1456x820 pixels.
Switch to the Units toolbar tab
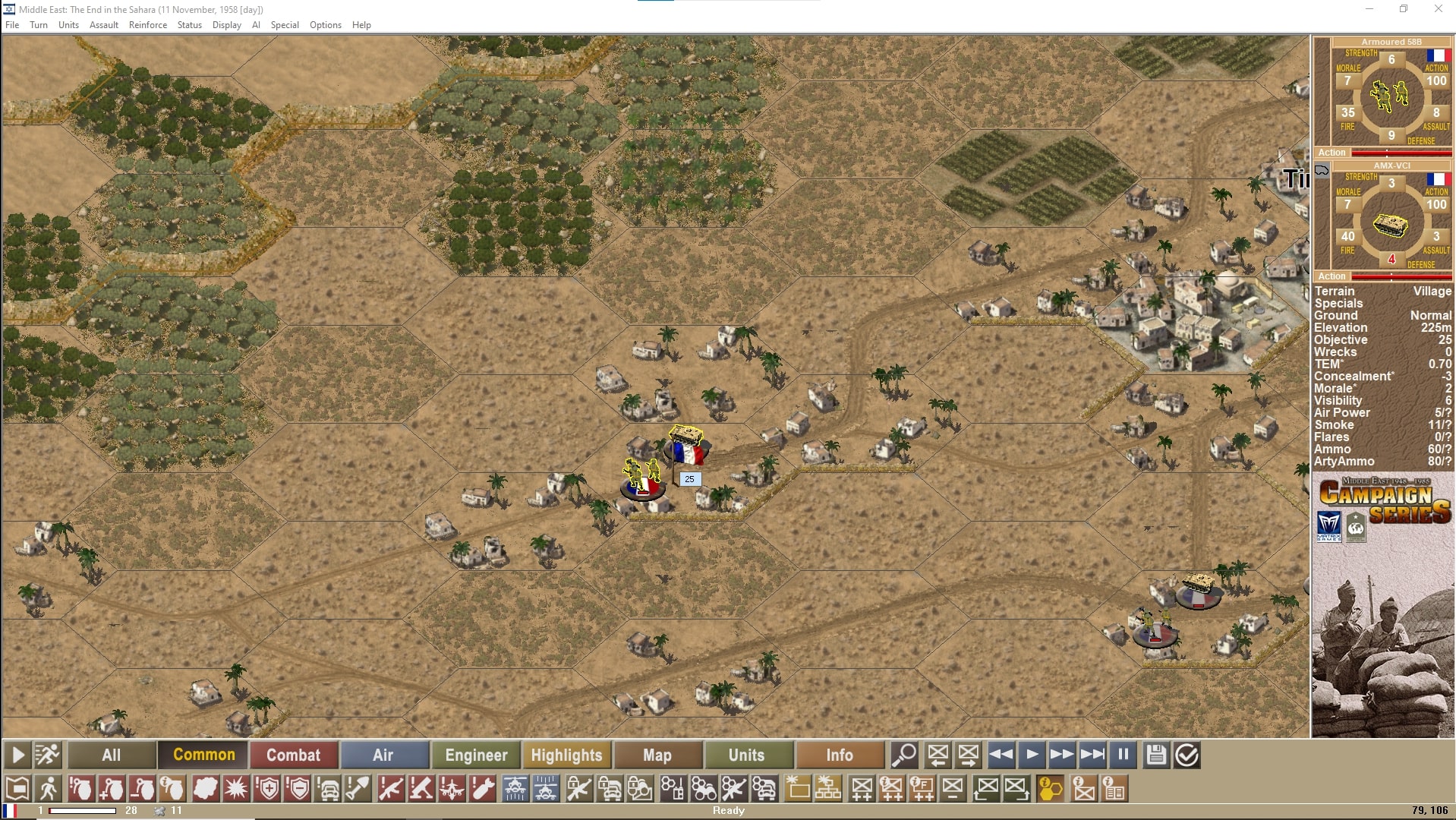(746, 755)
